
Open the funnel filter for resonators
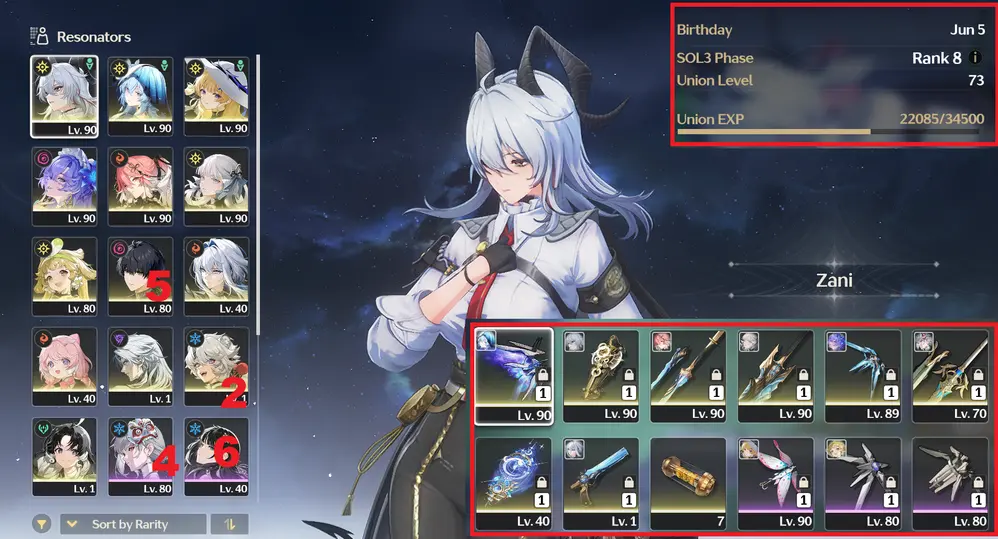[x=43, y=523]
